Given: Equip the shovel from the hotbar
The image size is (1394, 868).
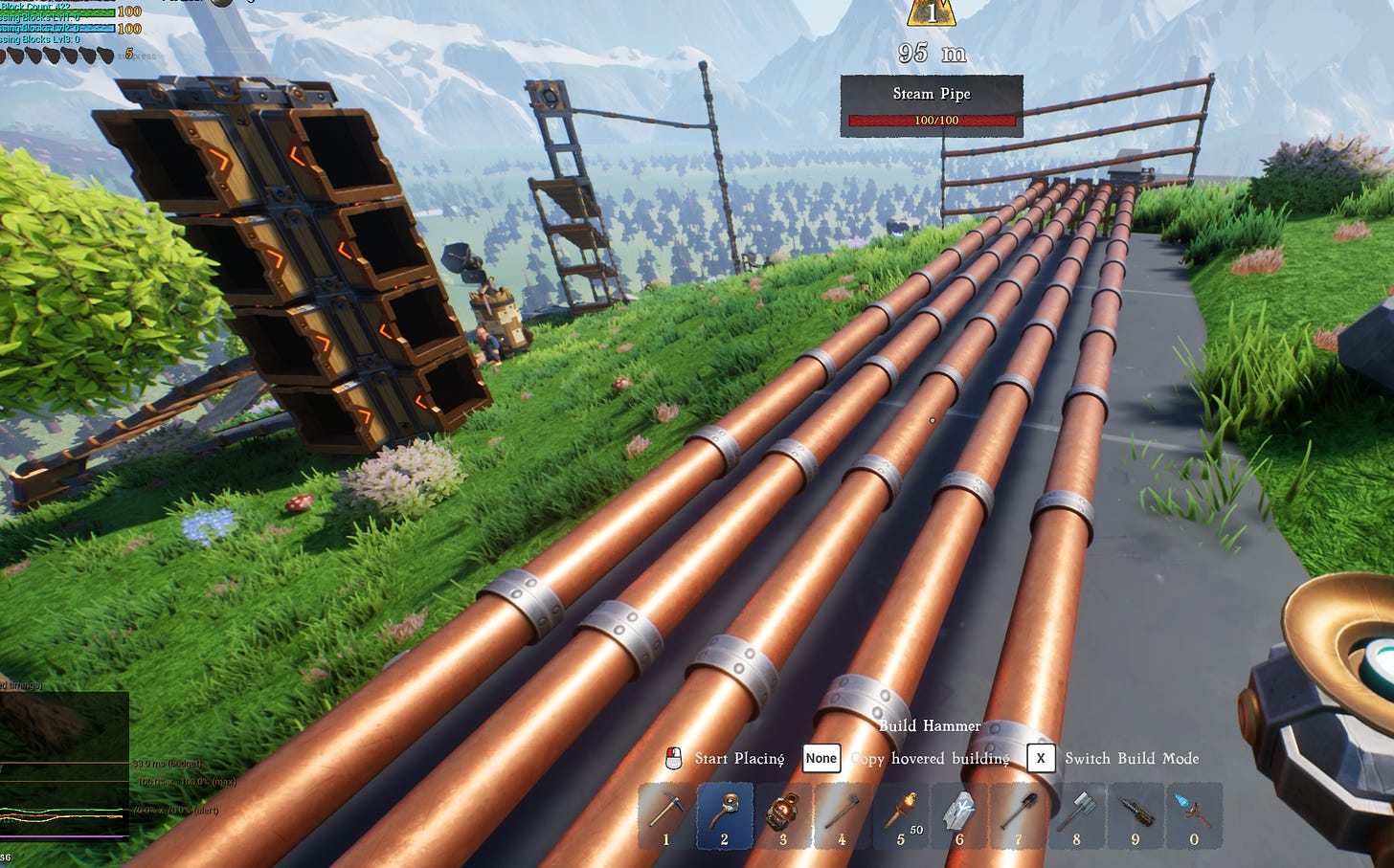Looking at the screenshot, I should pyautogui.click(x=1018, y=814).
